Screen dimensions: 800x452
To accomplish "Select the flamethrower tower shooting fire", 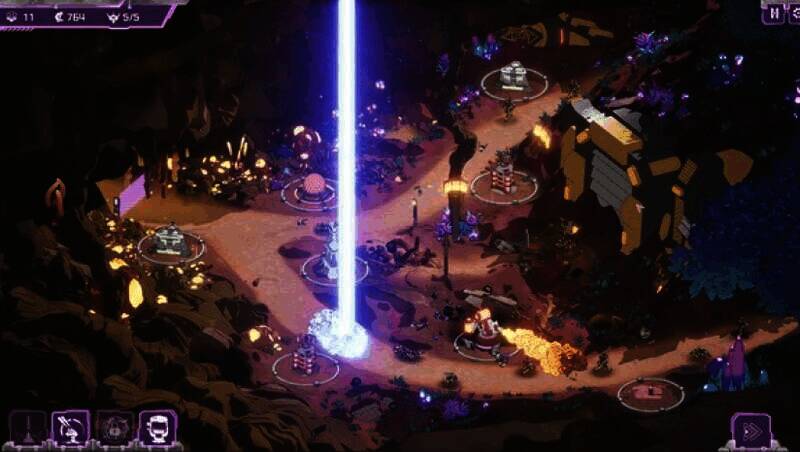I will coord(485,331).
